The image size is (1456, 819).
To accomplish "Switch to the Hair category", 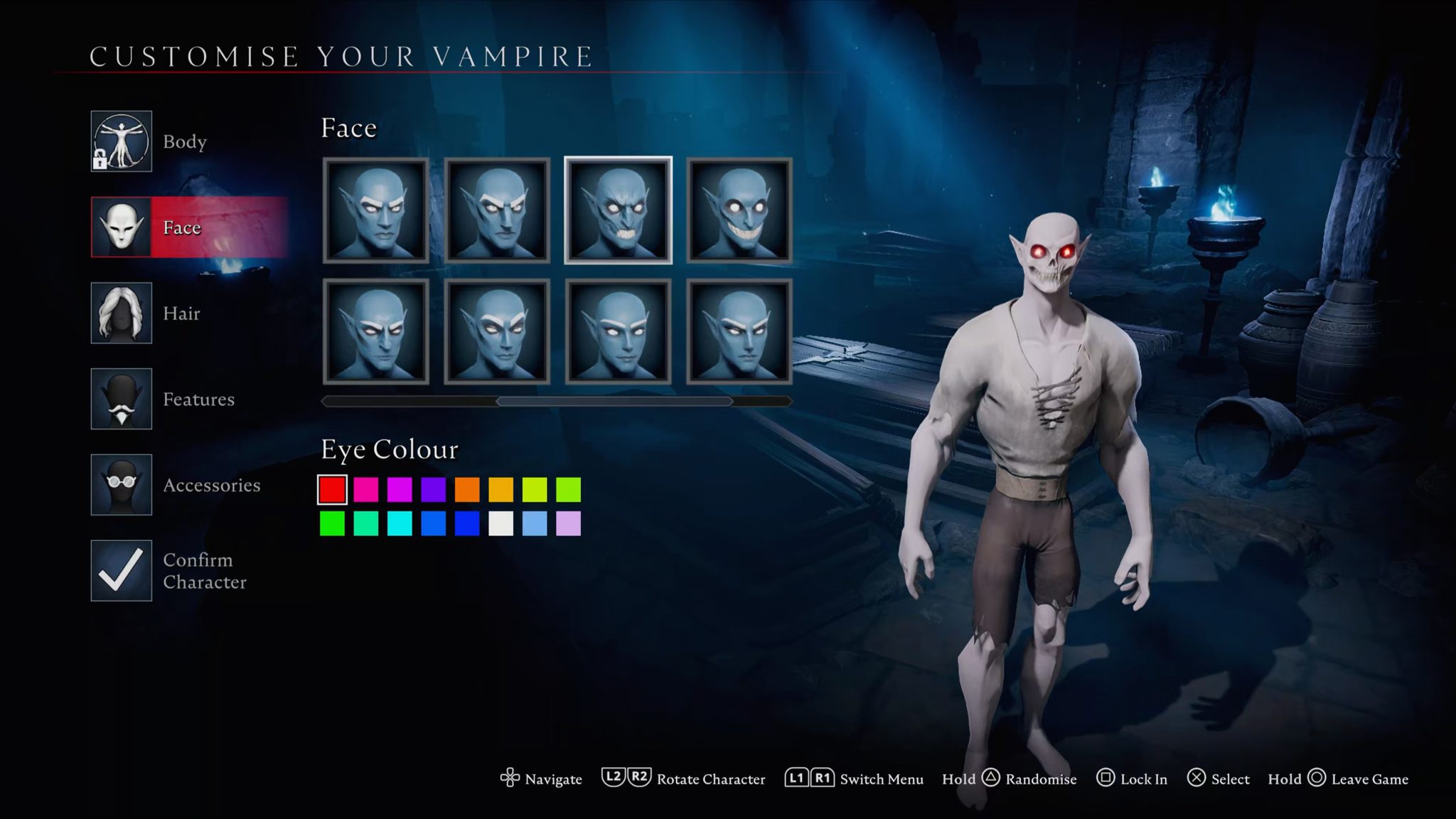I will tap(122, 314).
